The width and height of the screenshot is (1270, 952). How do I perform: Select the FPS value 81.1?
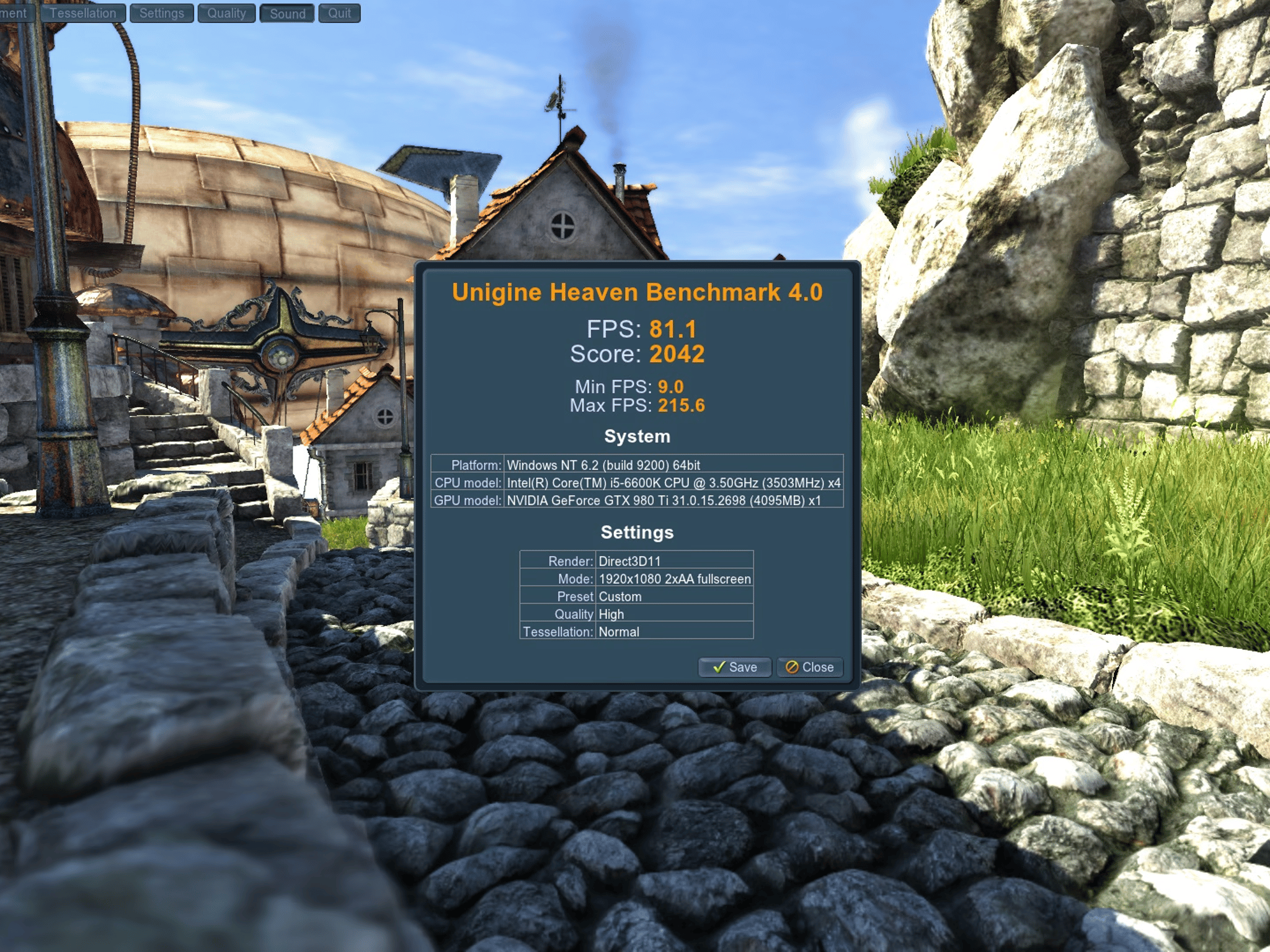(673, 329)
